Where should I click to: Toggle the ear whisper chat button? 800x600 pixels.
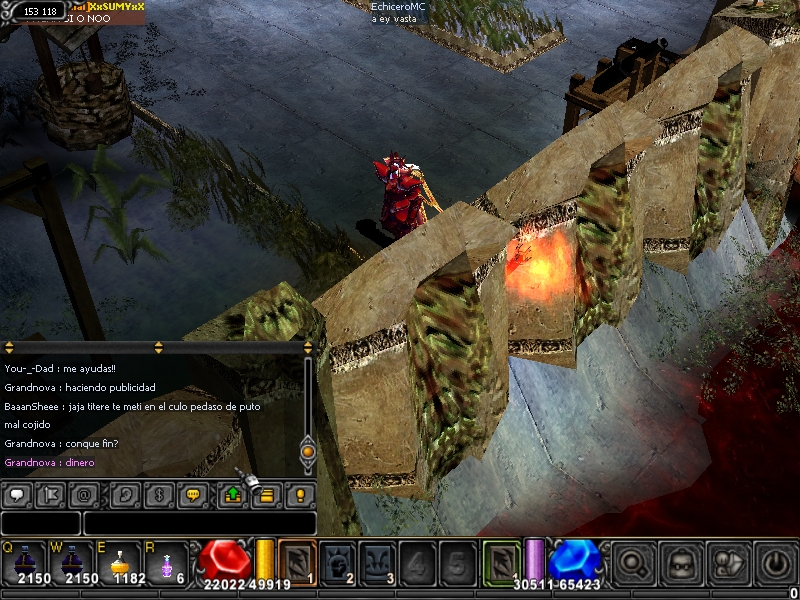pyautogui.click(x=126, y=494)
